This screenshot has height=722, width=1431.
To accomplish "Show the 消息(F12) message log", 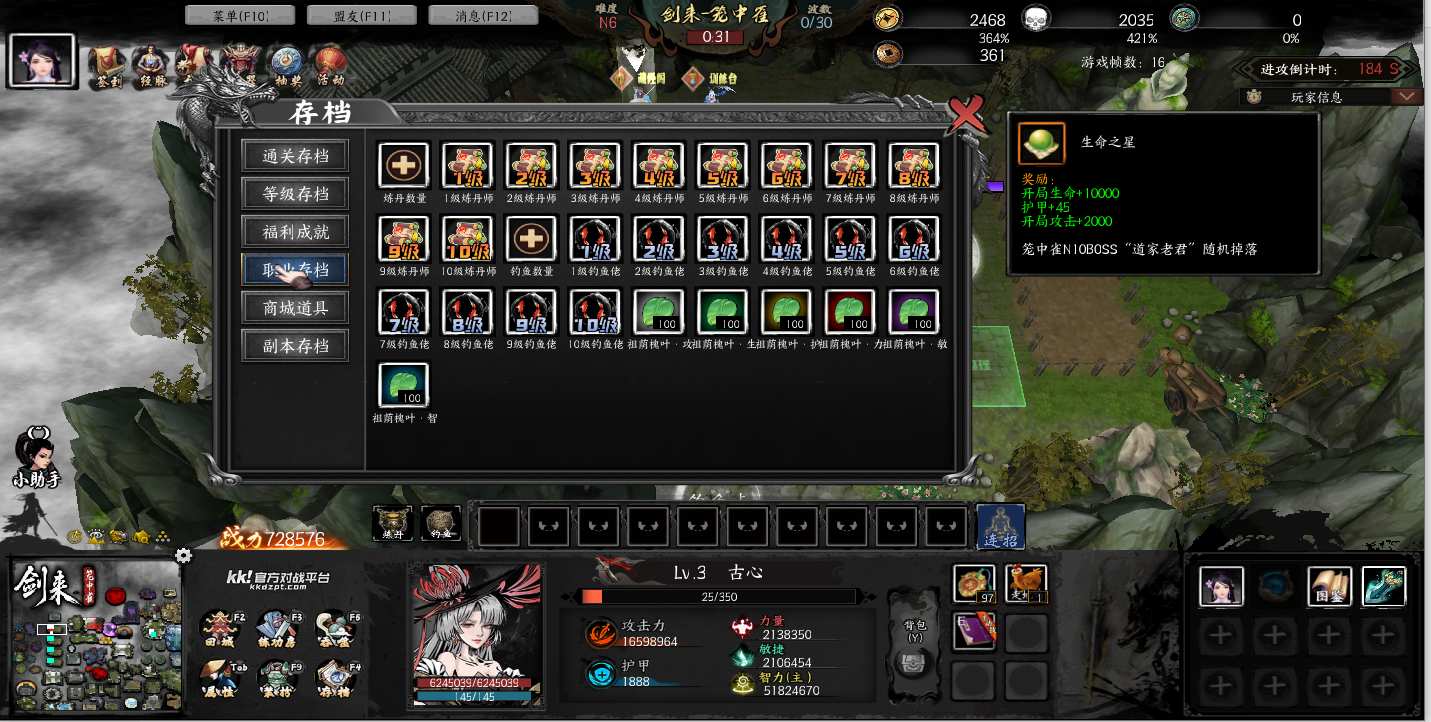I will 483,15.
